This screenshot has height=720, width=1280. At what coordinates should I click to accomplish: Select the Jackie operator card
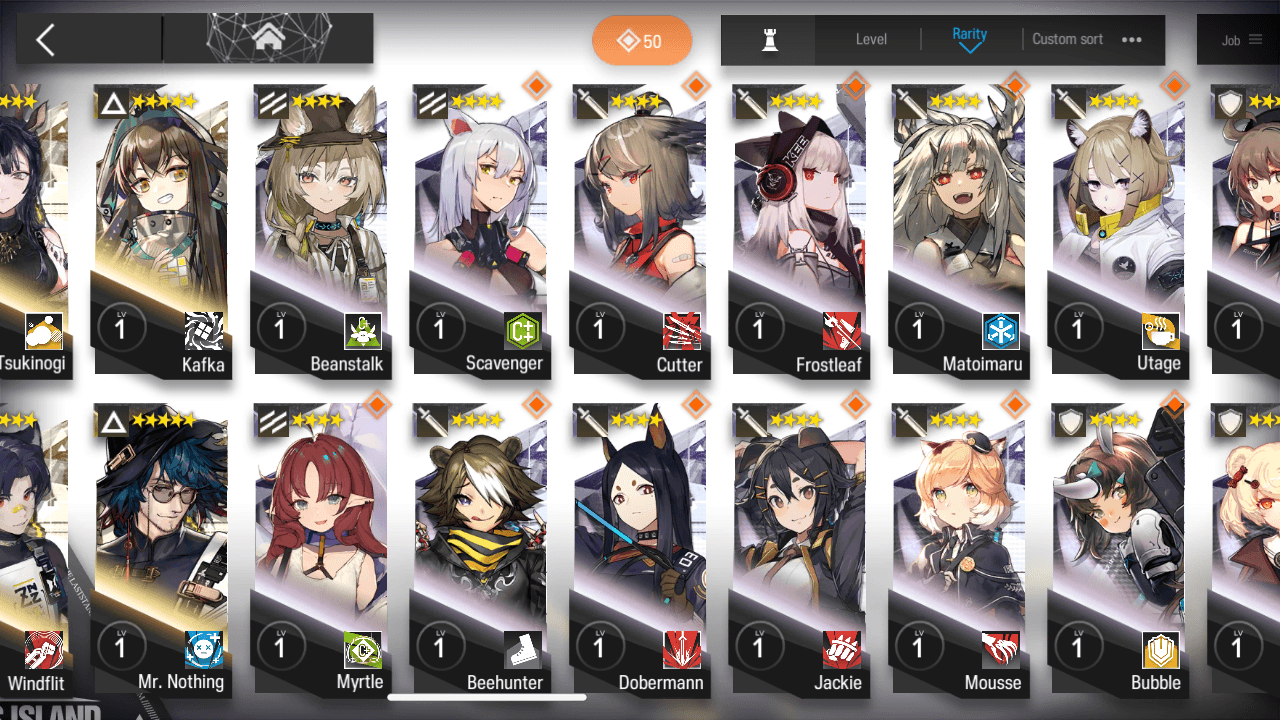point(799,548)
